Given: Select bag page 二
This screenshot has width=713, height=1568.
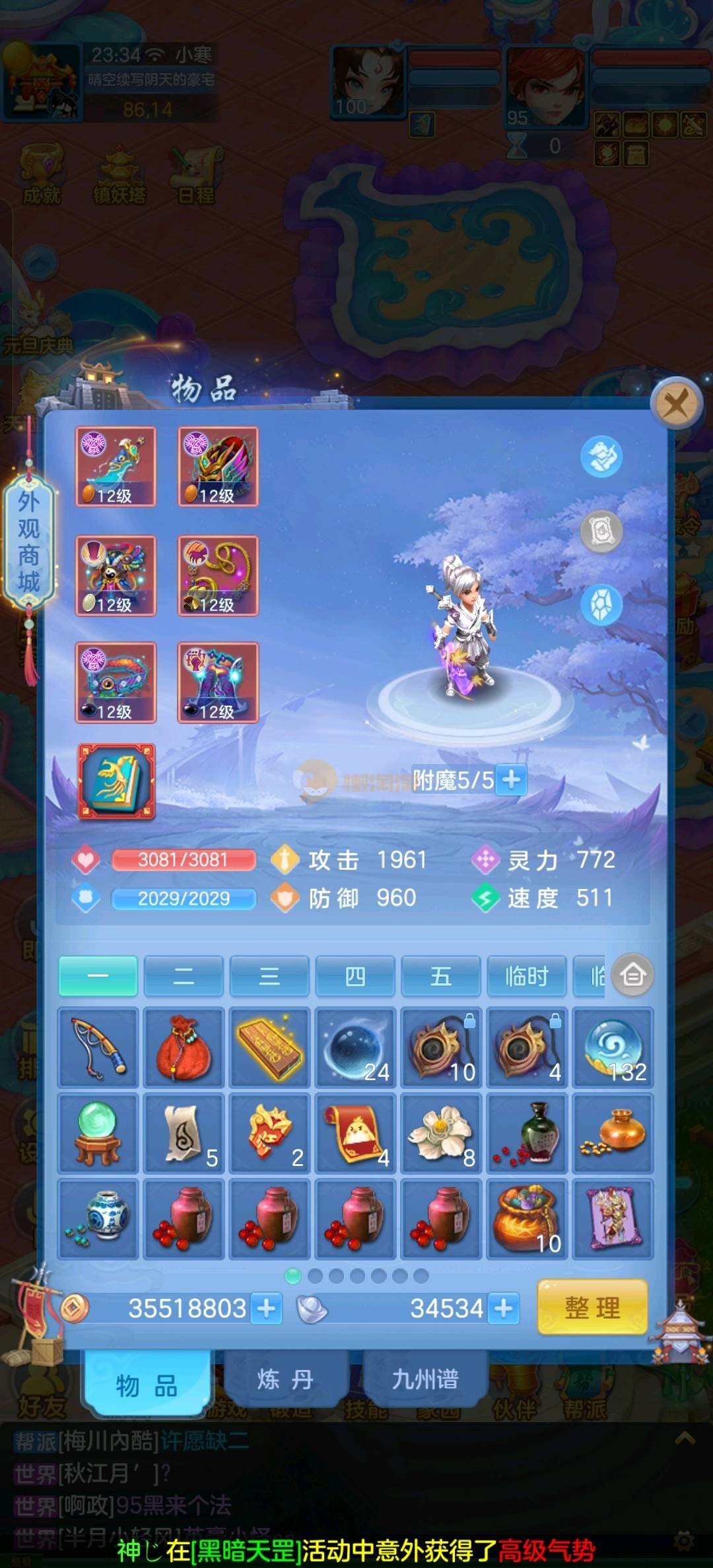Looking at the screenshot, I should point(184,975).
